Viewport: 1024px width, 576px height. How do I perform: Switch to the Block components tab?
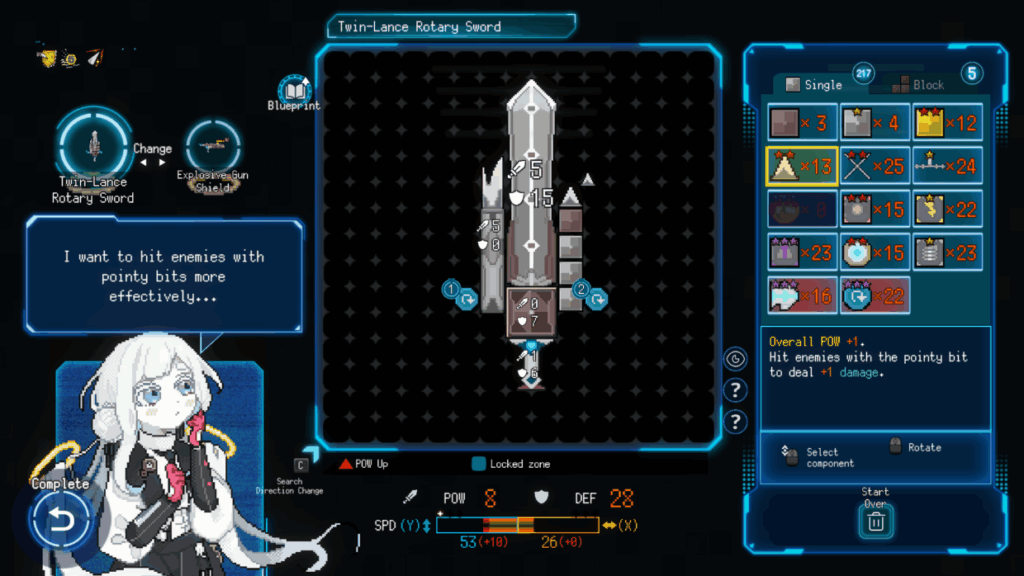918,85
